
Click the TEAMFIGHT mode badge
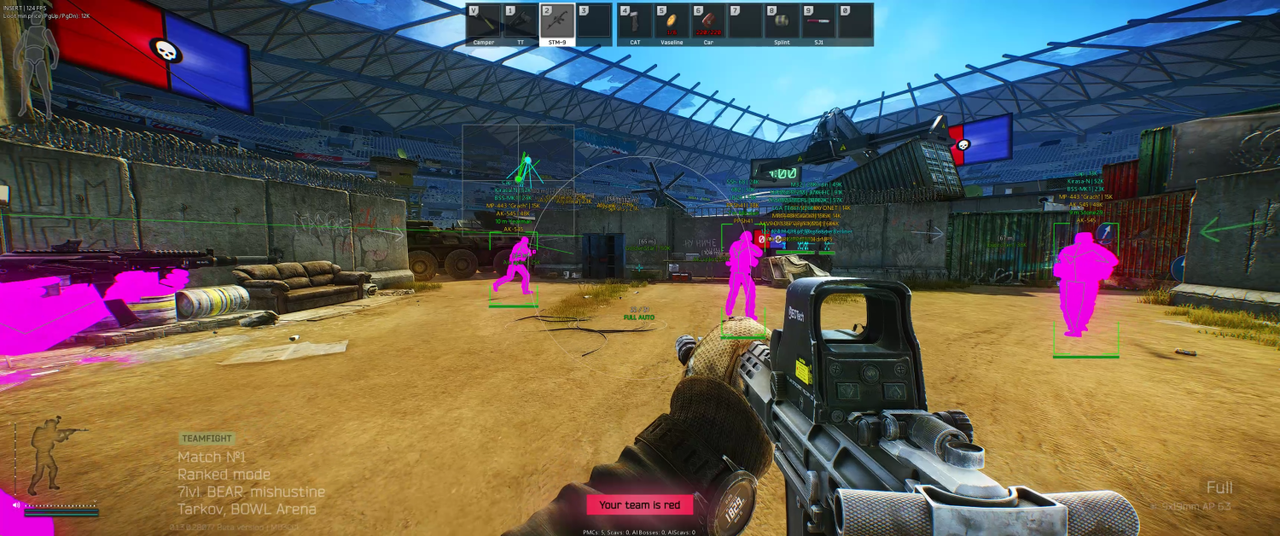(207, 438)
